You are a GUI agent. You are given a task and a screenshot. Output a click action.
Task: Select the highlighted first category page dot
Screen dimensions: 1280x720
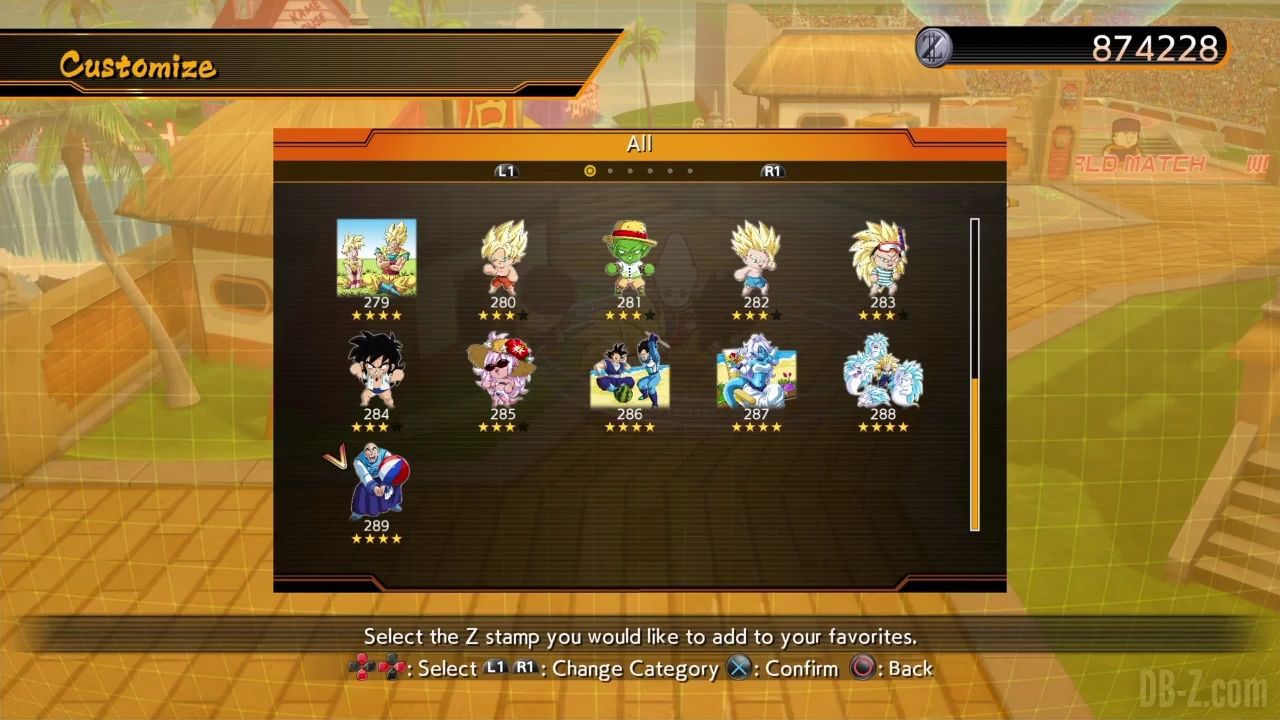pos(590,171)
